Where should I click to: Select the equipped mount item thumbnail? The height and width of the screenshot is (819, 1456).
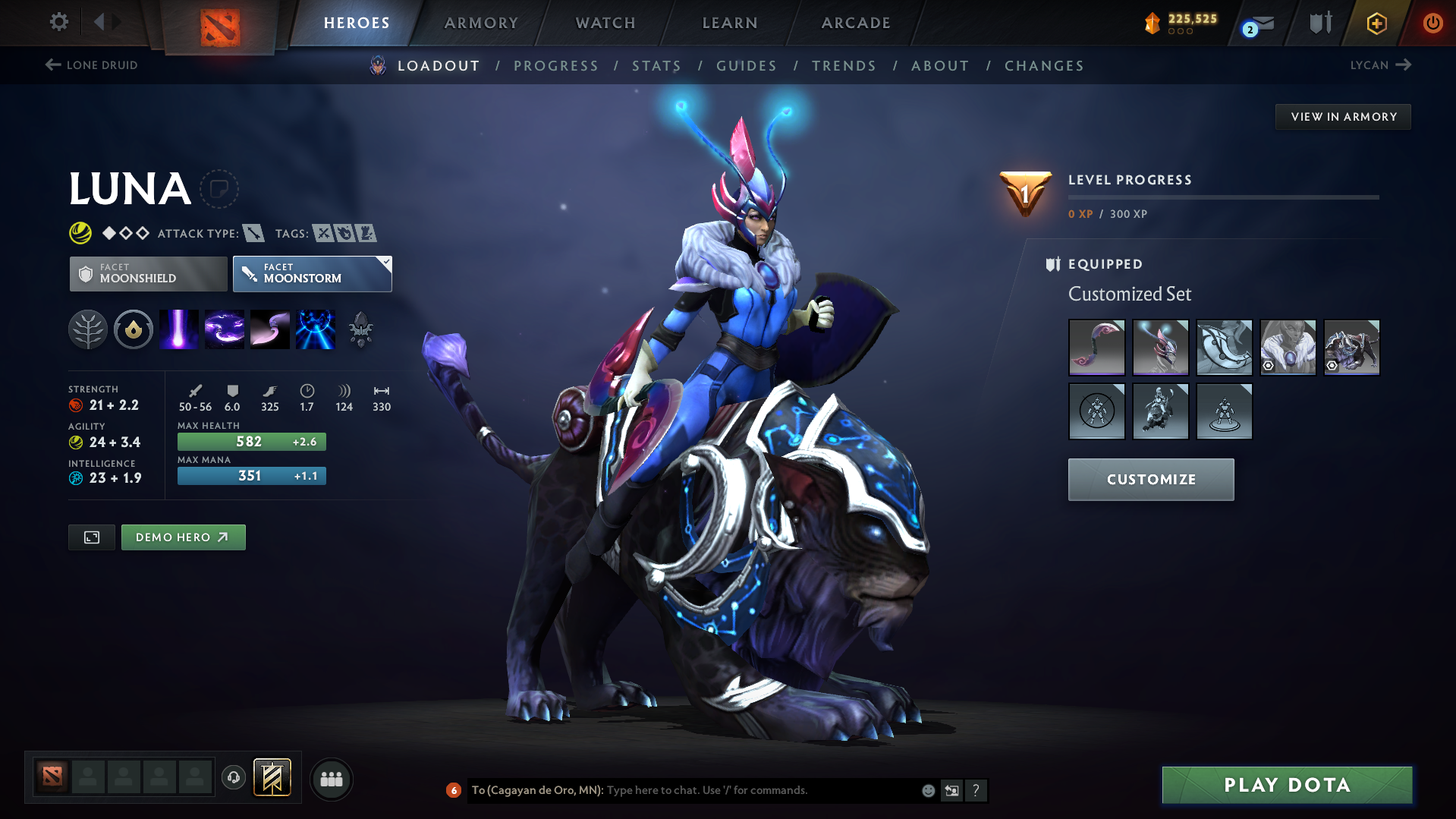[1351, 348]
